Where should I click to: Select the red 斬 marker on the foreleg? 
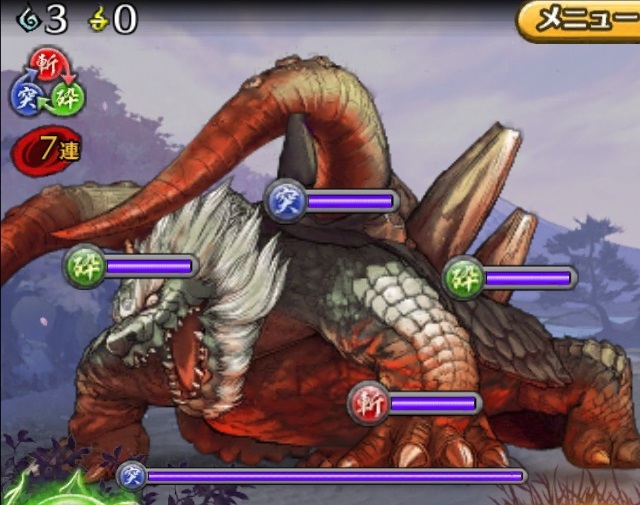pos(367,403)
